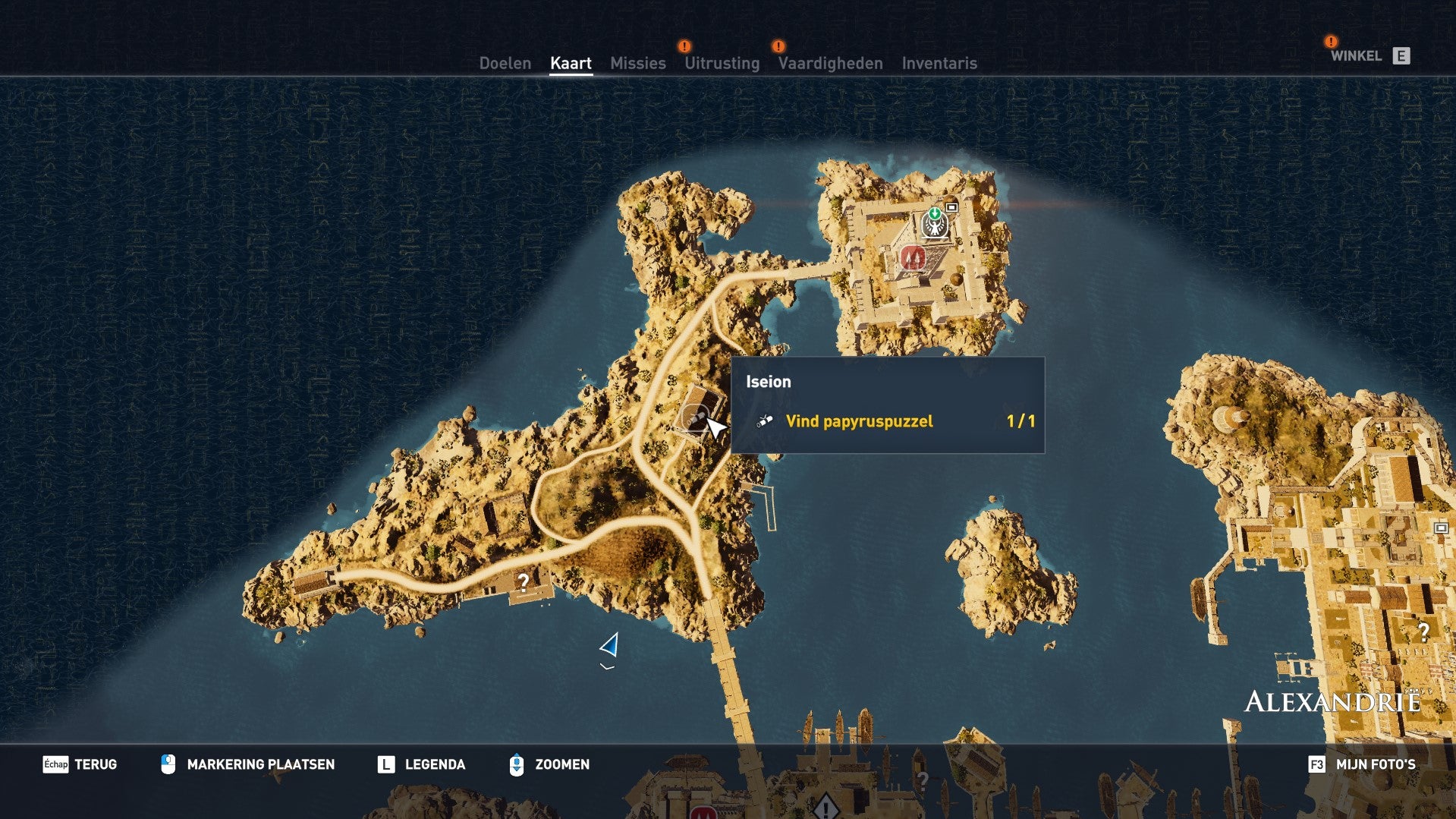Show the Inventaris tab
Screen dimensions: 1456x819
[939, 63]
